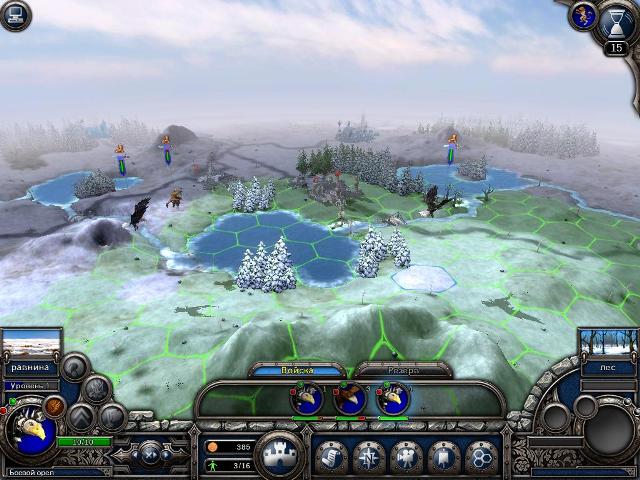The height and width of the screenshot is (480, 640).
Task: Toggle the hexagon grid button
Action: (x=480, y=456)
